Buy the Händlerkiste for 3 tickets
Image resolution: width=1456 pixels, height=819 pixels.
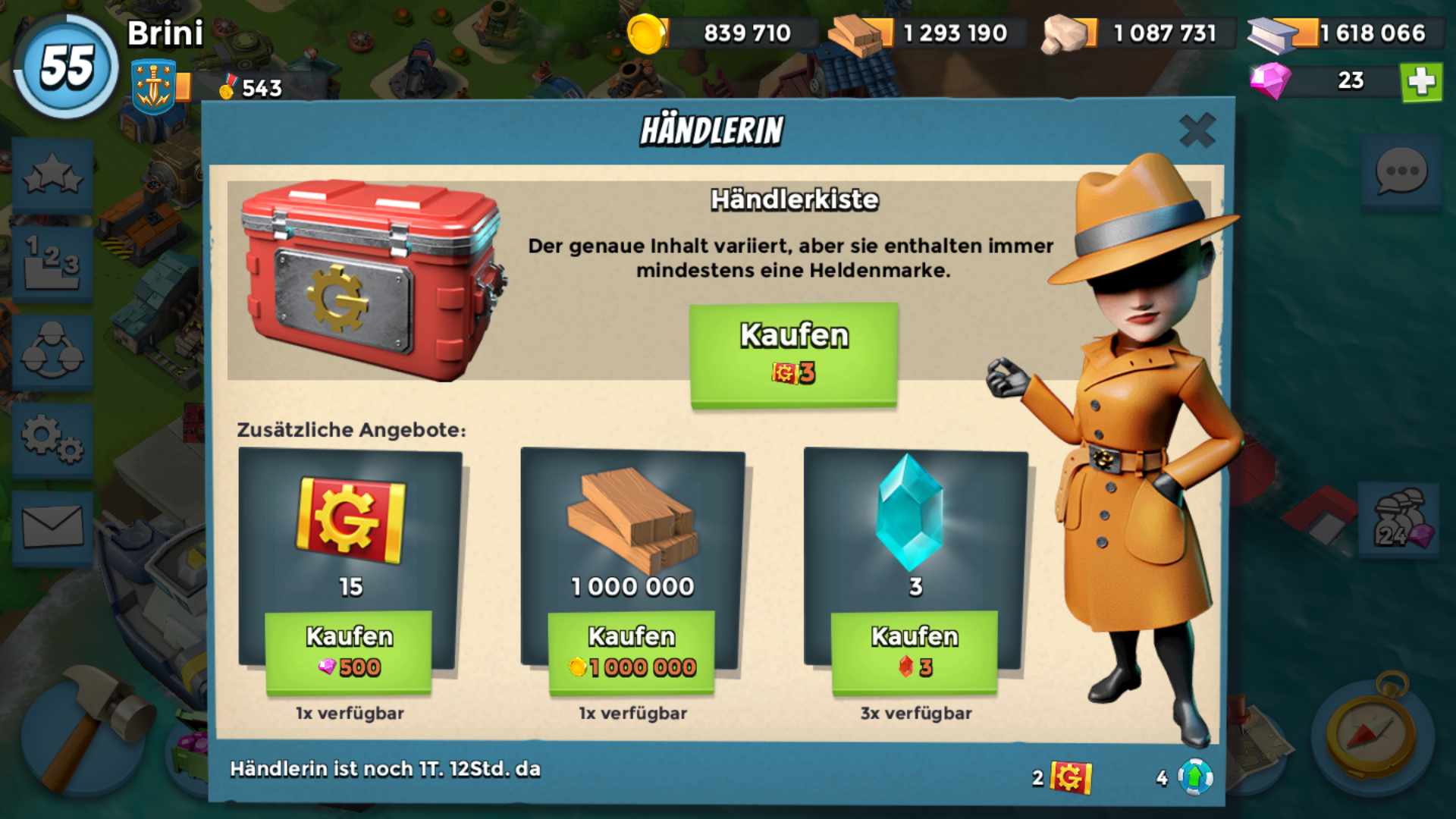tap(793, 354)
